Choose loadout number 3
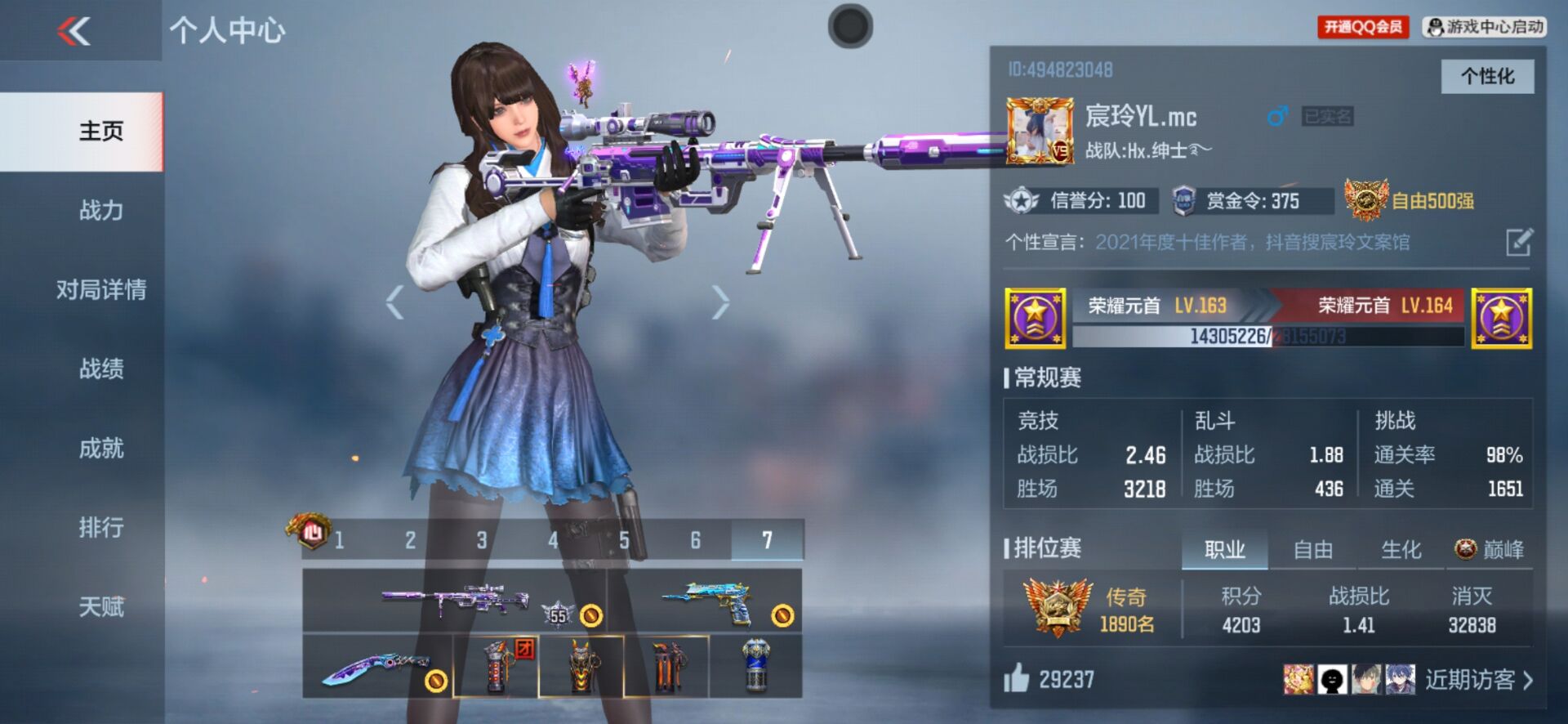This screenshot has width=1568, height=724. [x=482, y=540]
